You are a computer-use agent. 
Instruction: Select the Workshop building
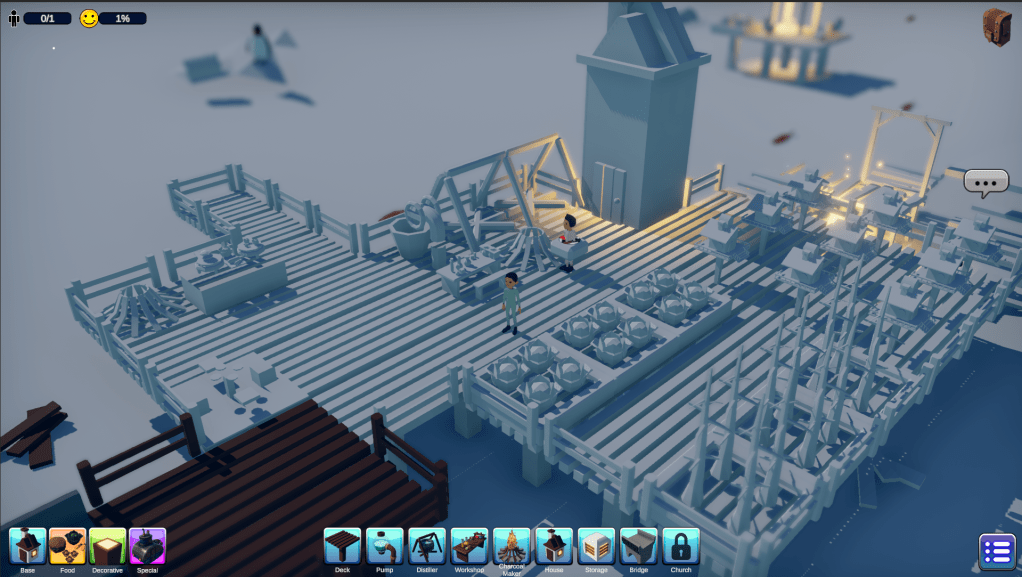[469, 546]
